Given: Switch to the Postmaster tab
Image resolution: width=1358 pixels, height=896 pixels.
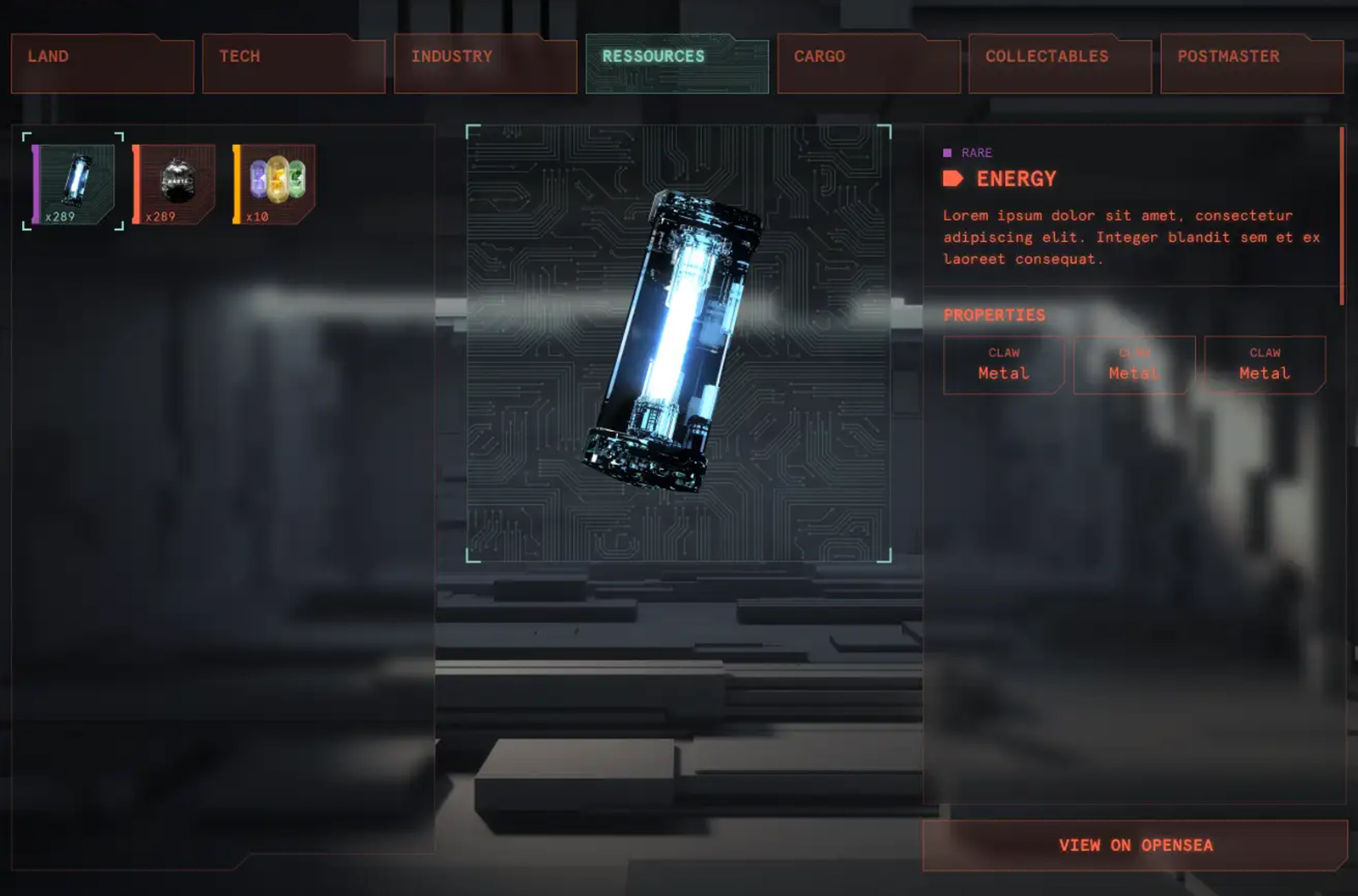Looking at the screenshot, I should click(1251, 64).
